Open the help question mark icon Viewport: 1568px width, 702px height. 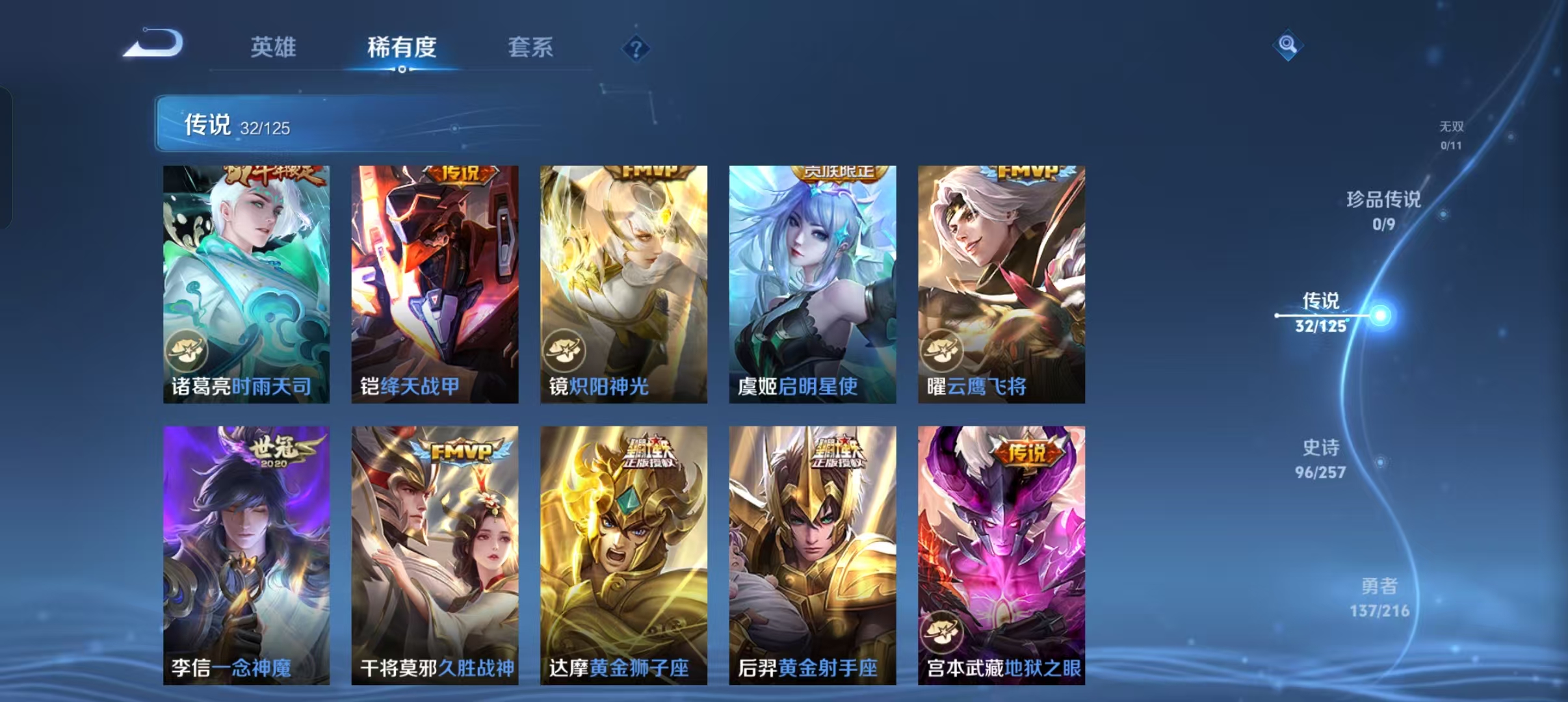(636, 49)
